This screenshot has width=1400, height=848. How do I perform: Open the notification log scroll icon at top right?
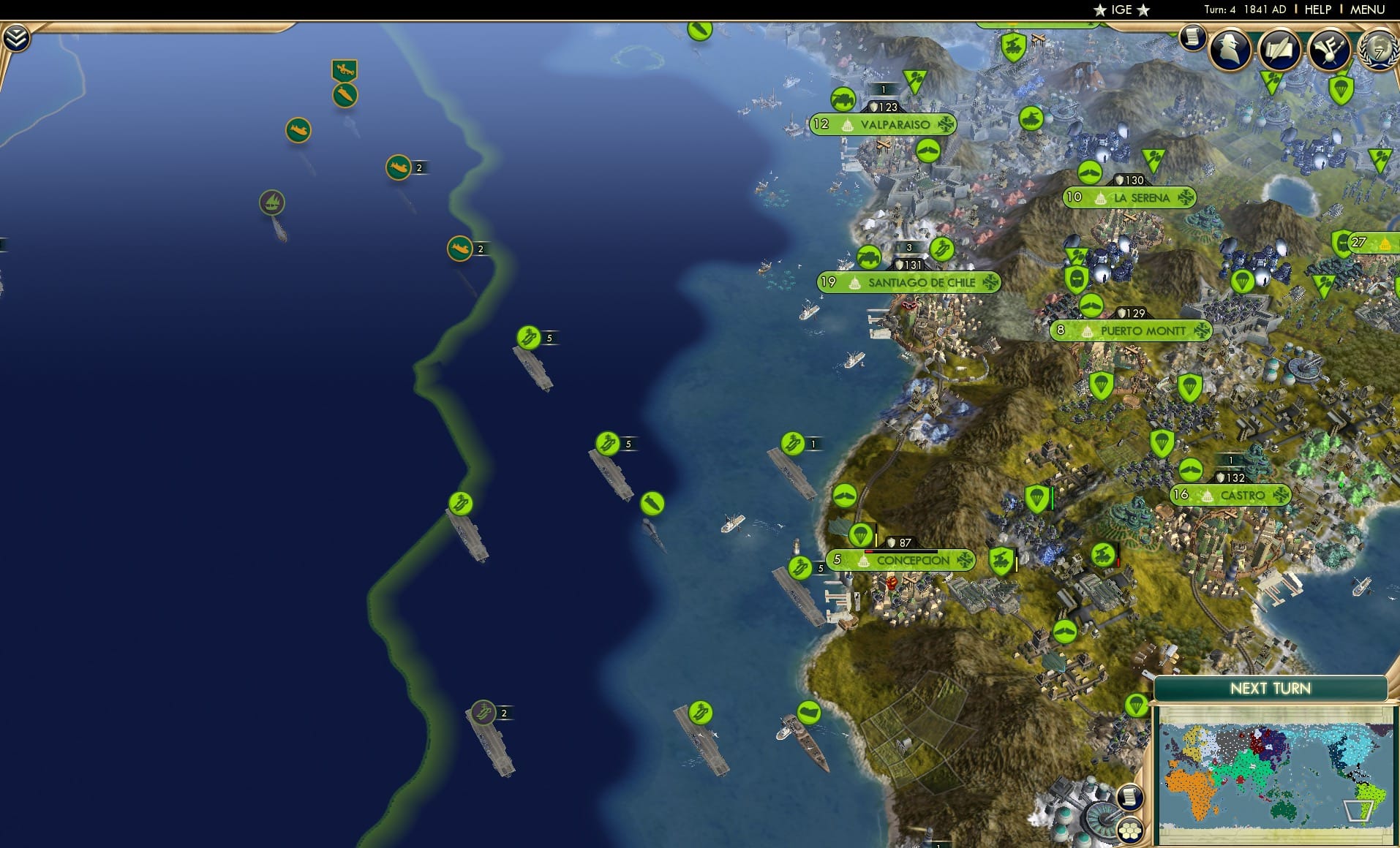tap(1194, 37)
